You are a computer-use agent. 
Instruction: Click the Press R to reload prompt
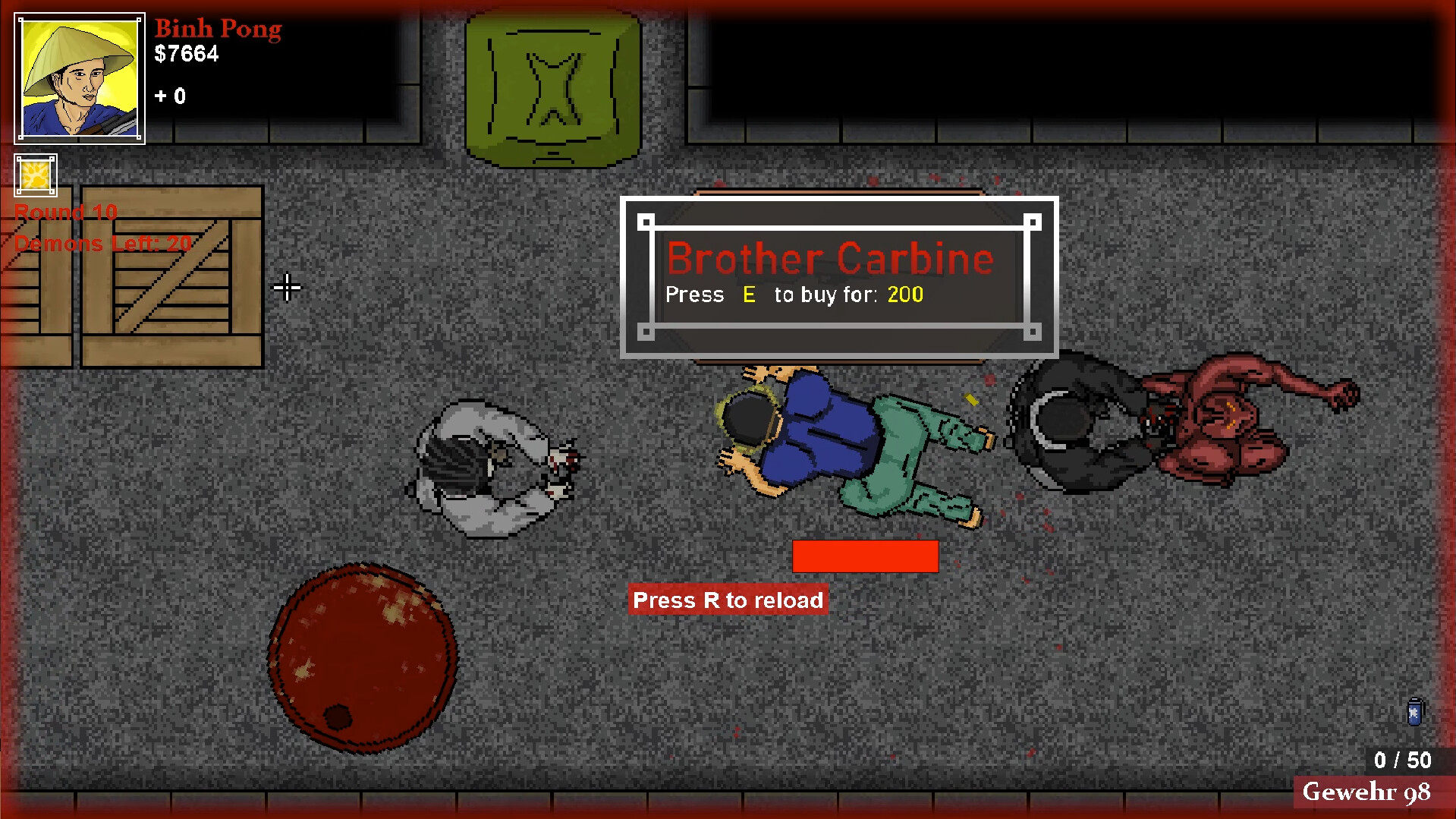pyautogui.click(x=728, y=600)
